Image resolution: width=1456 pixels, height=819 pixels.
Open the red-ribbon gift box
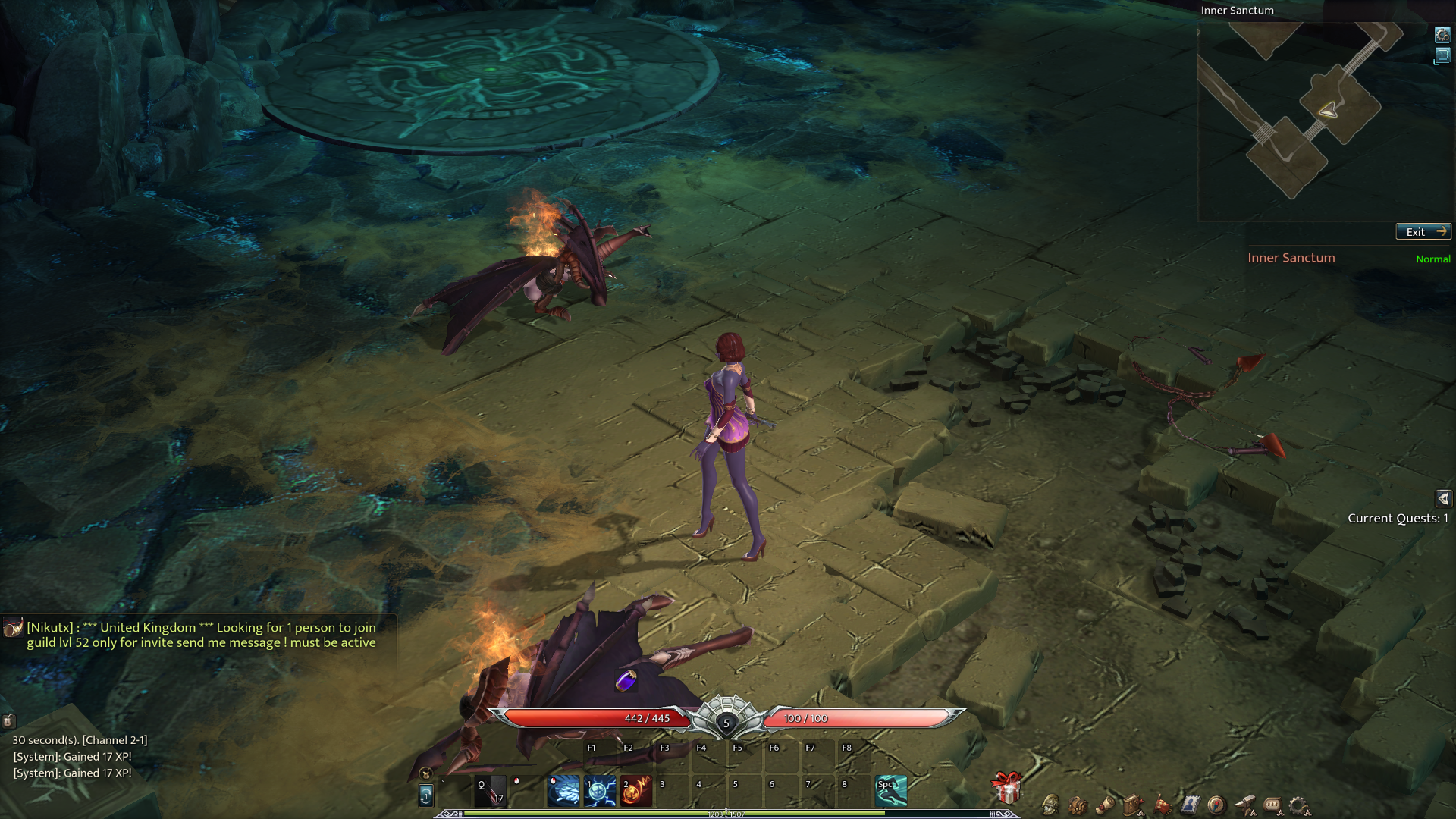coord(1007,789)
